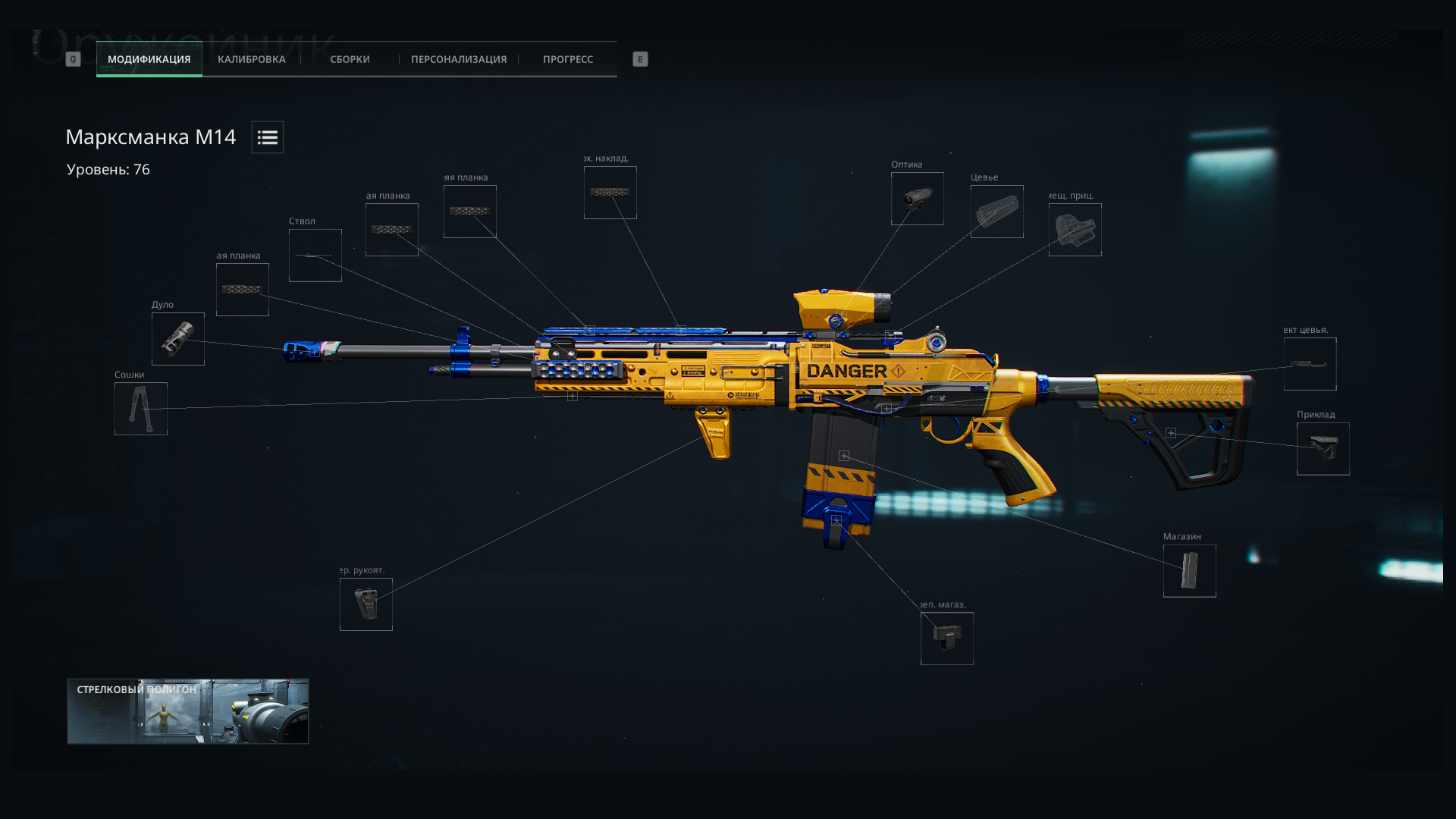Open the attachment list view button
This screenshot has height=819, width=1456.
[268, 137]
